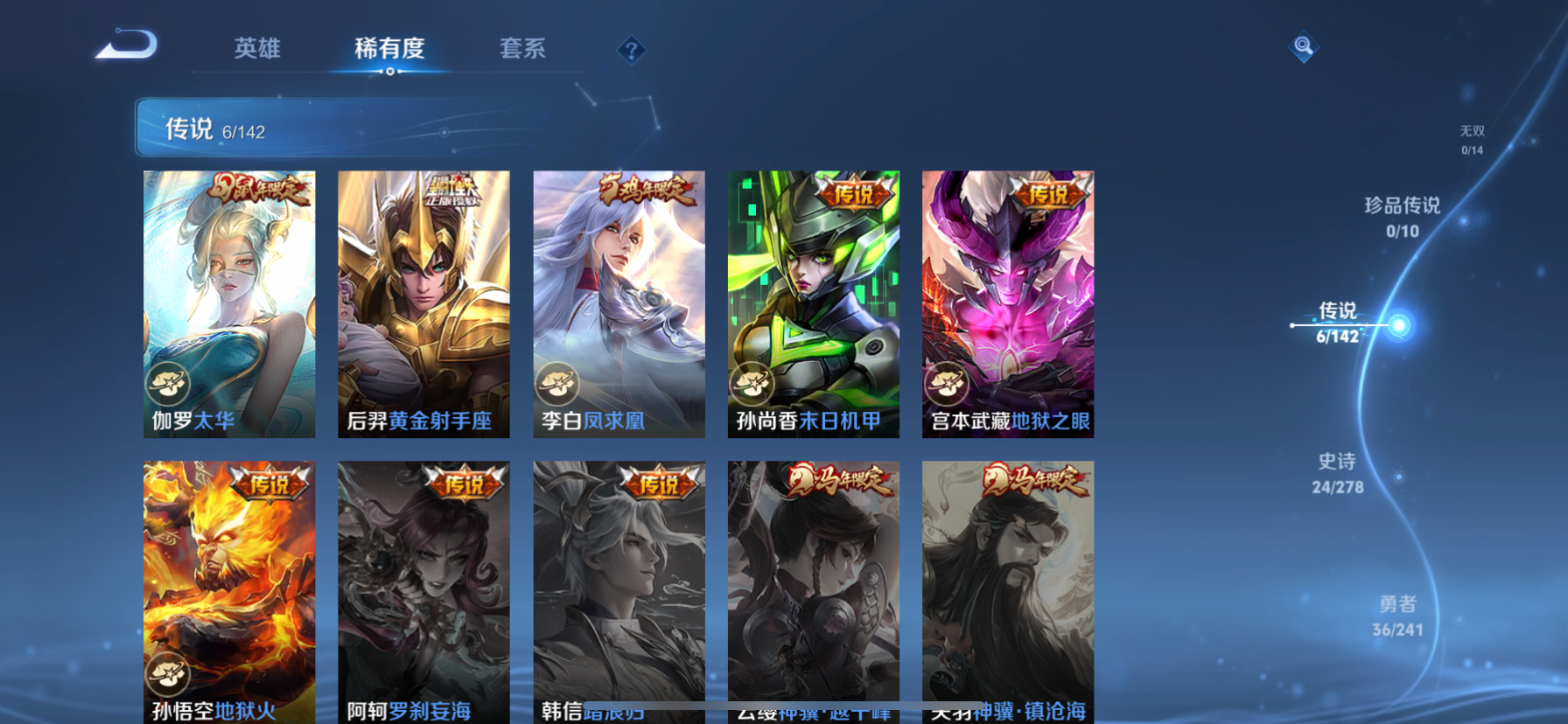Click the back arrow icon

point(125,42)
